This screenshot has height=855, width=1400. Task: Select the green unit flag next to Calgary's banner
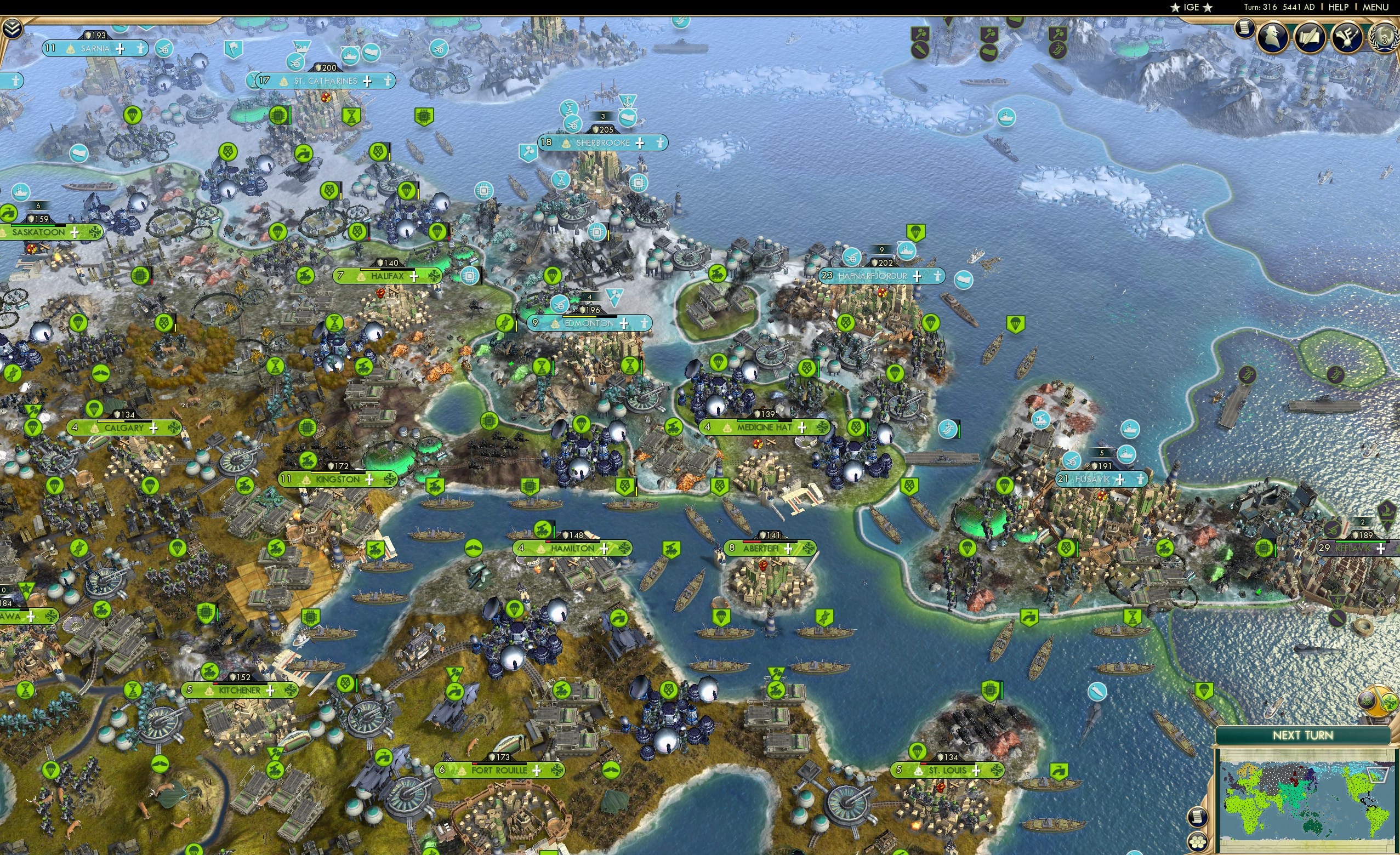pos(32,429)
